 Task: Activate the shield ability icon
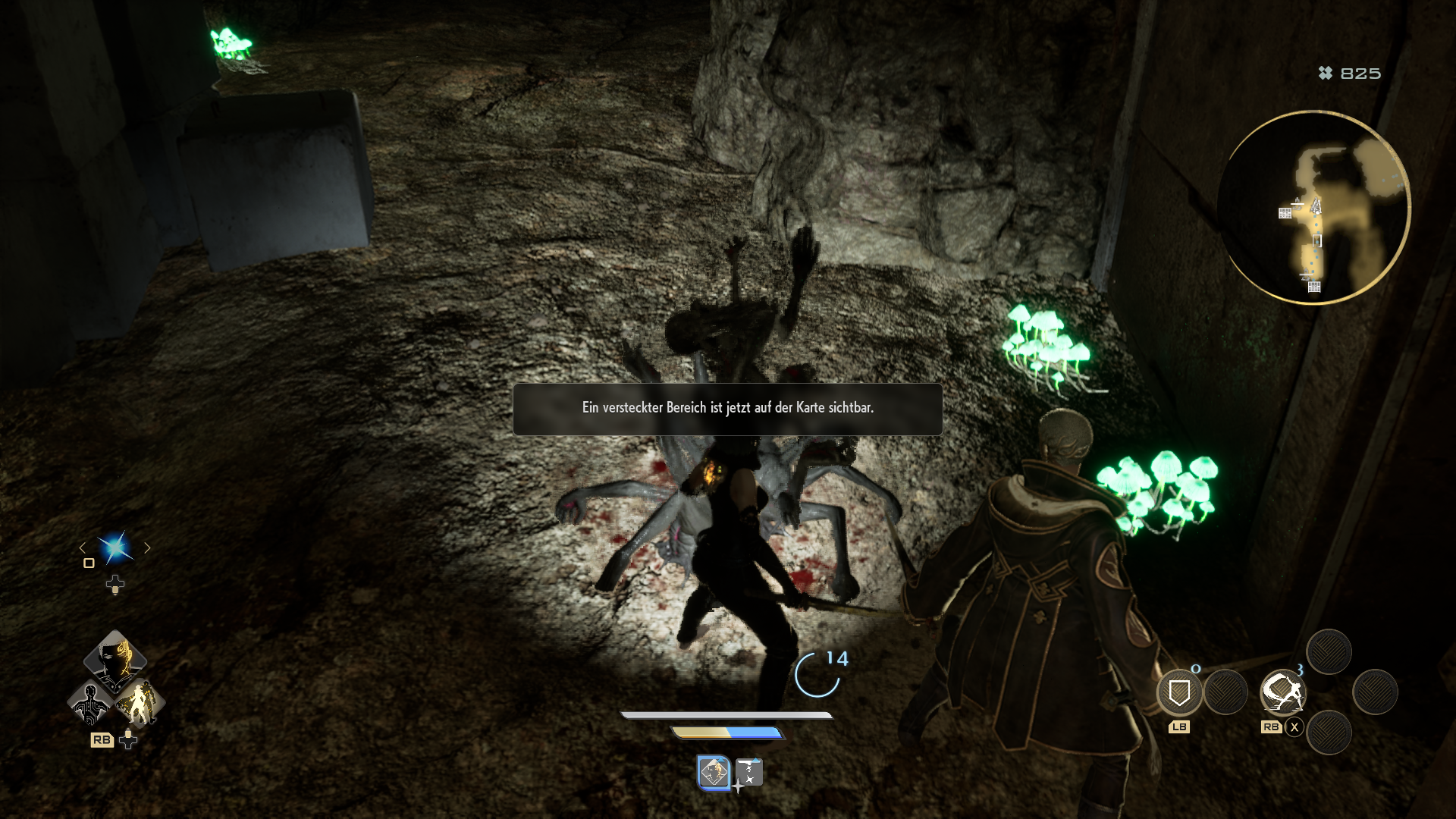[1179, 692]
